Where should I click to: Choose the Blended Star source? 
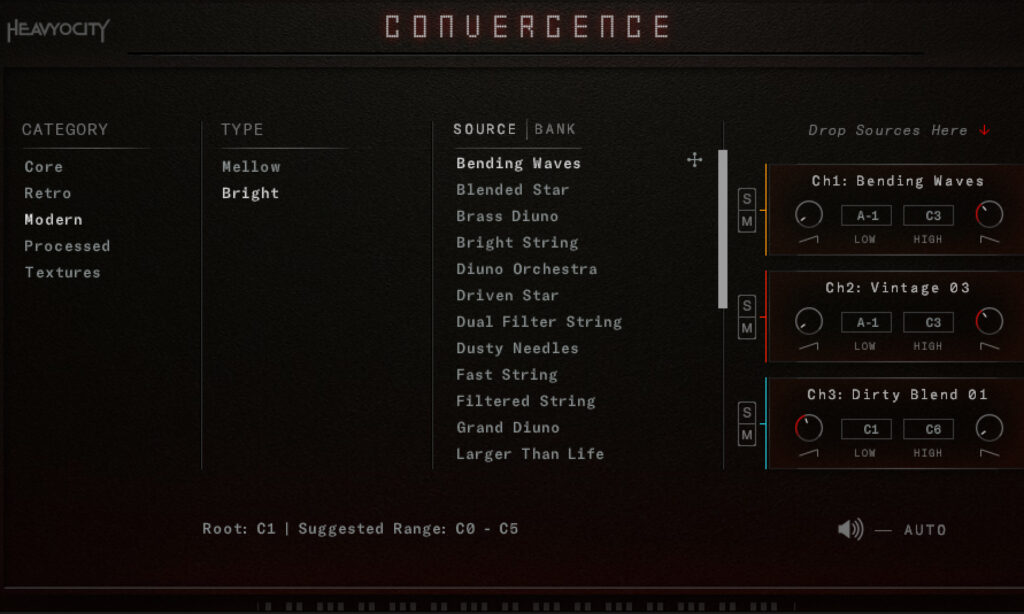tap(512, 189)
